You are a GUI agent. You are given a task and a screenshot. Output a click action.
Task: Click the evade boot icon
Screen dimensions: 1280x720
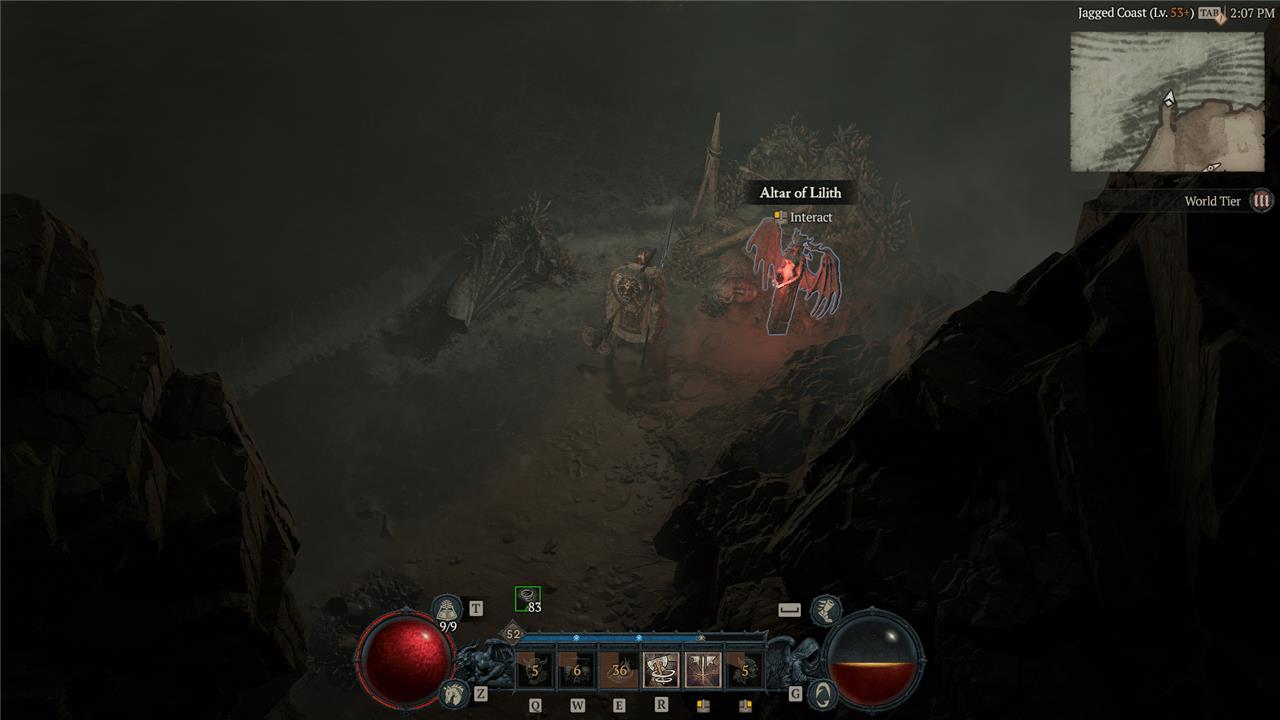coord(825,608)
